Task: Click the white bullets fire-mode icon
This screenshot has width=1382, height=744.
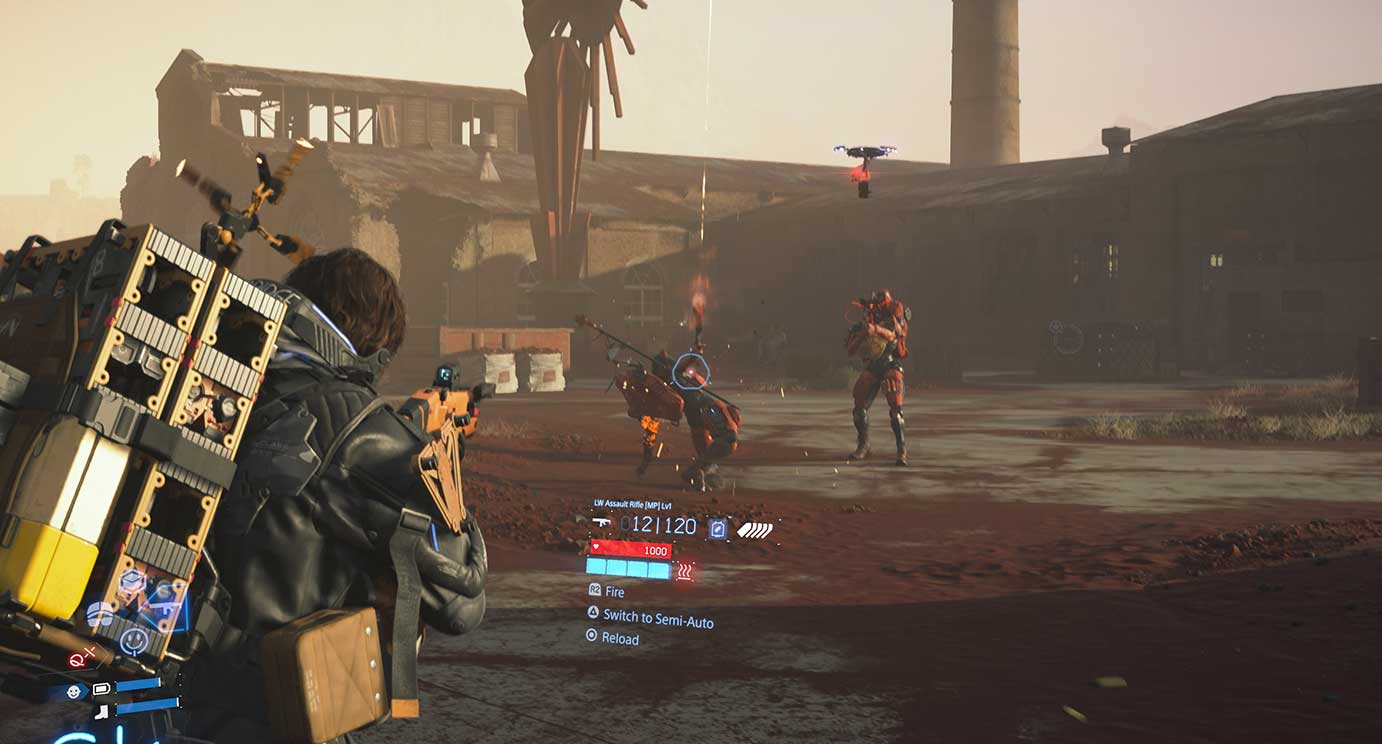Action: tap(755, 529)
